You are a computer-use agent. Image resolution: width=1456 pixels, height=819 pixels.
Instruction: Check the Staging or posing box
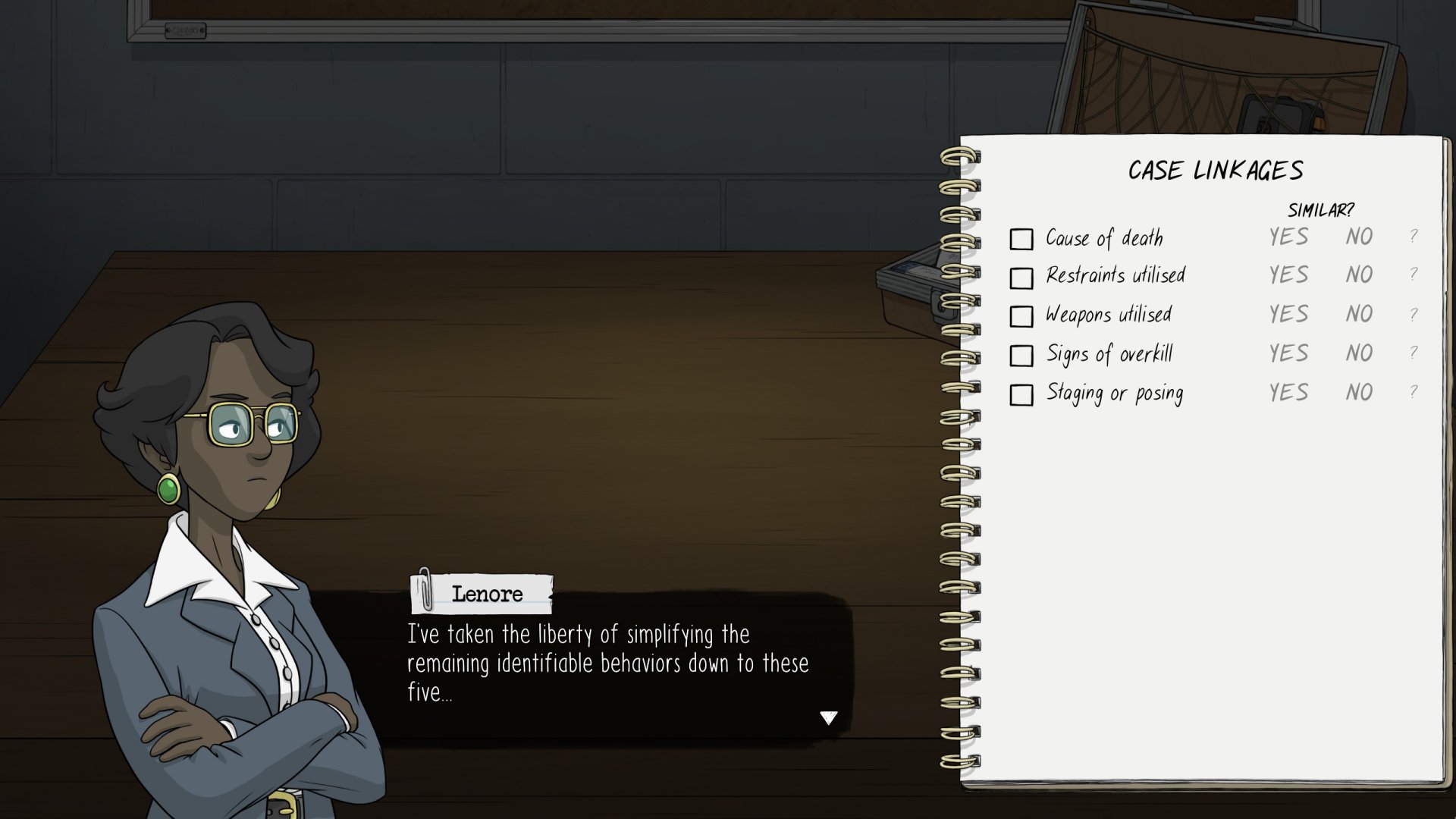coord(1021,395)
